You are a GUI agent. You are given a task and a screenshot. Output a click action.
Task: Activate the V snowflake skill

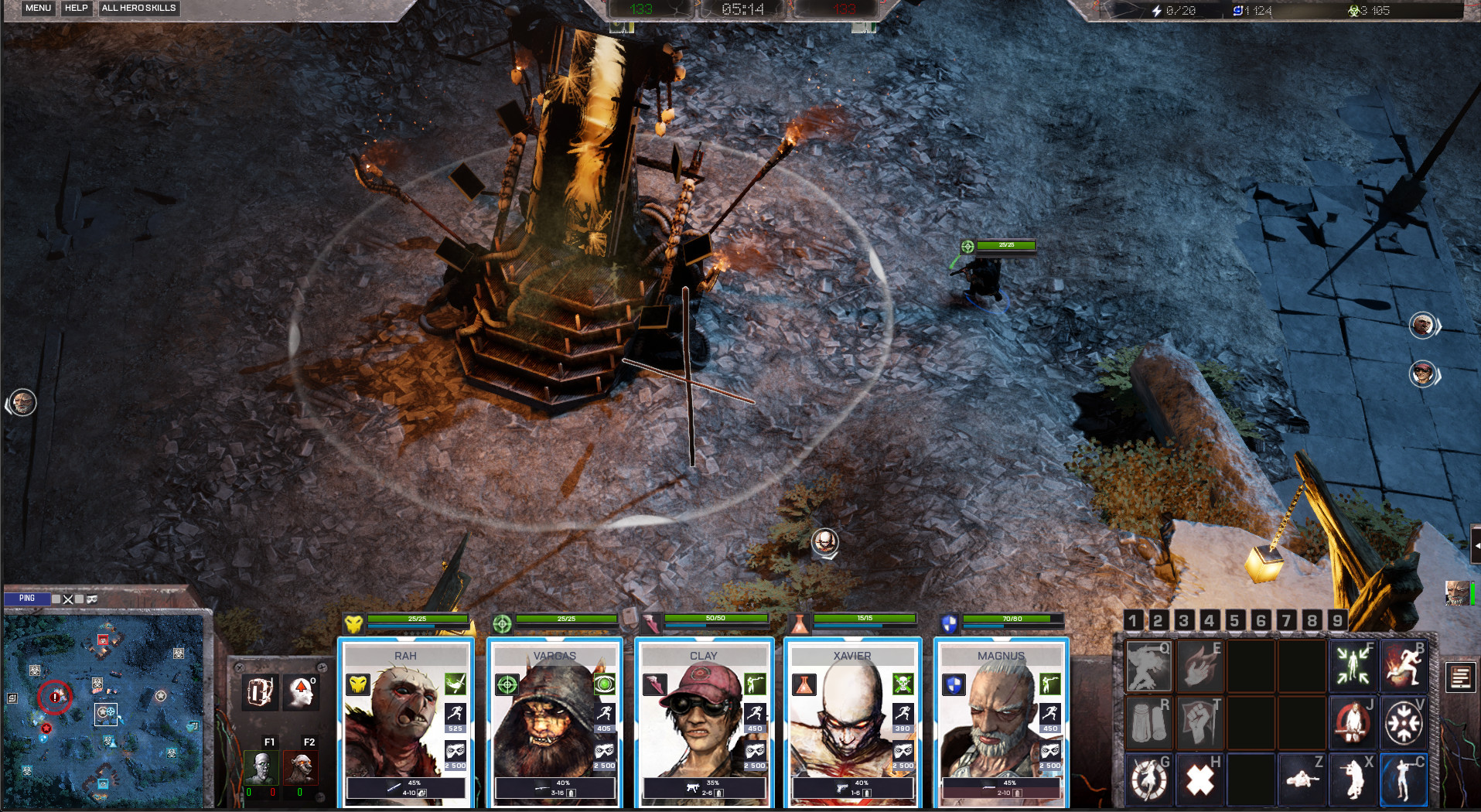(x=1404, y=722)
